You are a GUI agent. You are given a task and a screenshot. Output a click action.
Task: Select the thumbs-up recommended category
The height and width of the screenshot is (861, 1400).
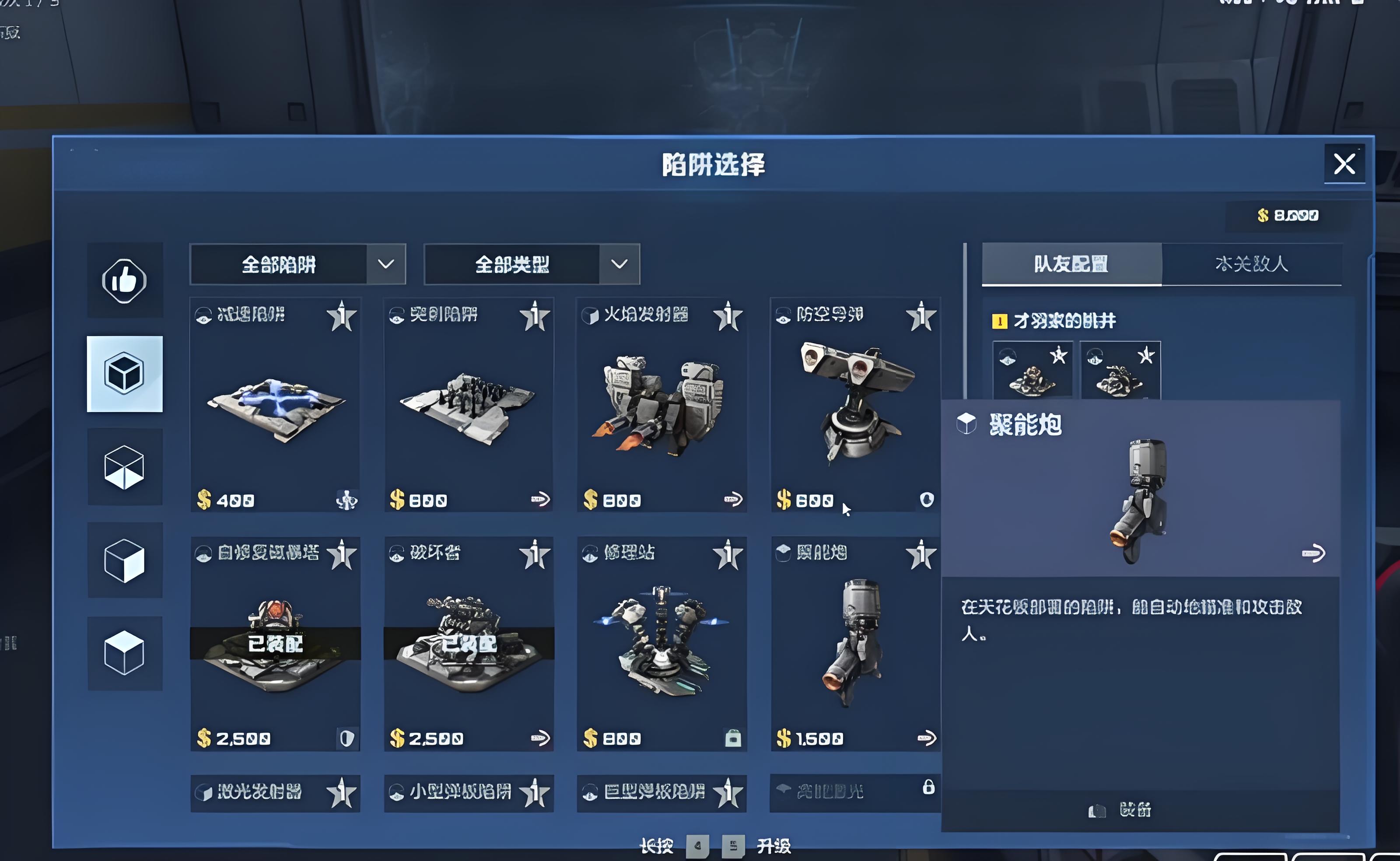click(124, 280)
